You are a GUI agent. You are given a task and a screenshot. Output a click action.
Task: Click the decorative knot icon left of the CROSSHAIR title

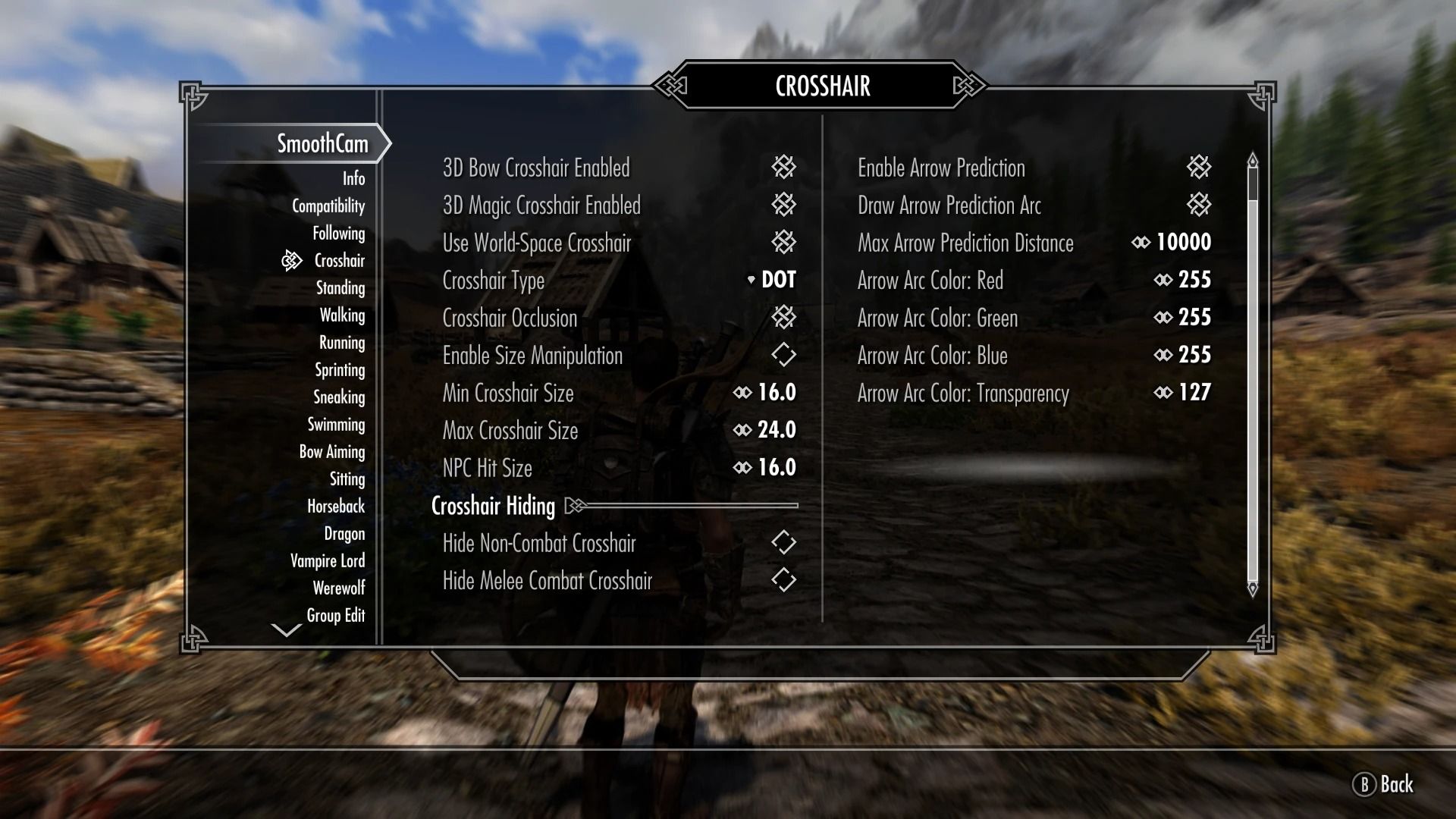(672, 86)
